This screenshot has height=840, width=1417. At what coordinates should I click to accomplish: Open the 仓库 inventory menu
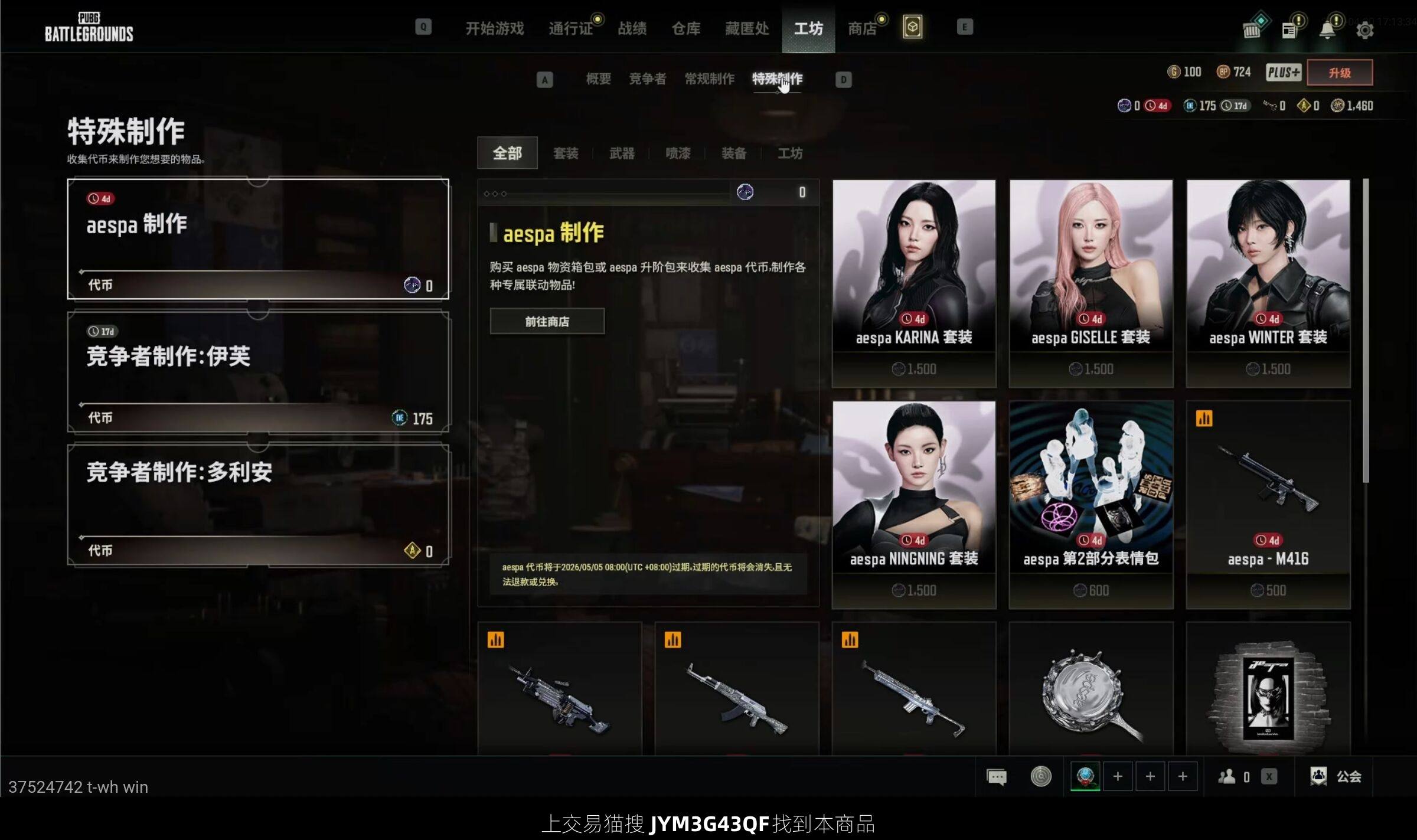pos(686,28)
